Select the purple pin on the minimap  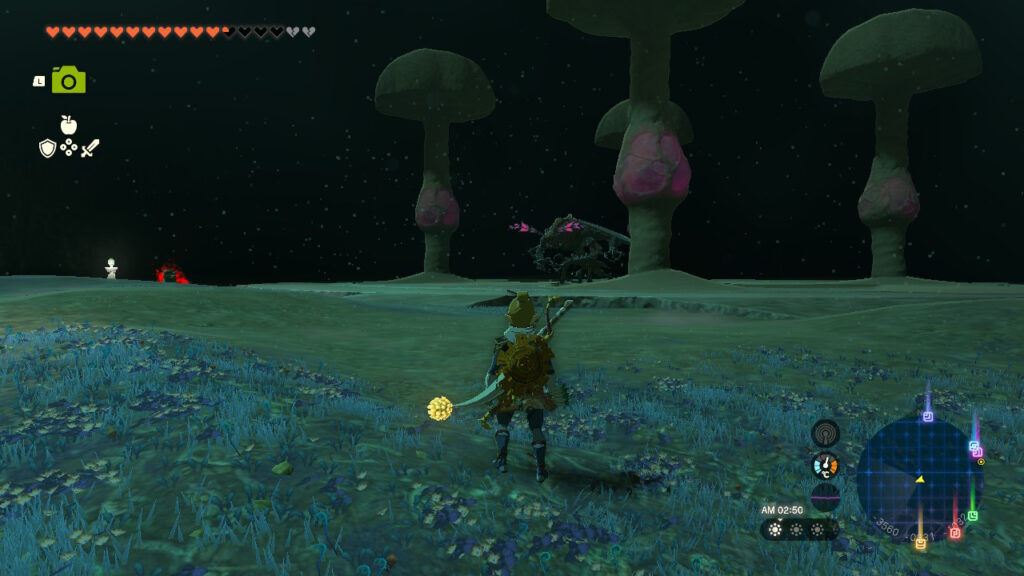click(928, 416)
